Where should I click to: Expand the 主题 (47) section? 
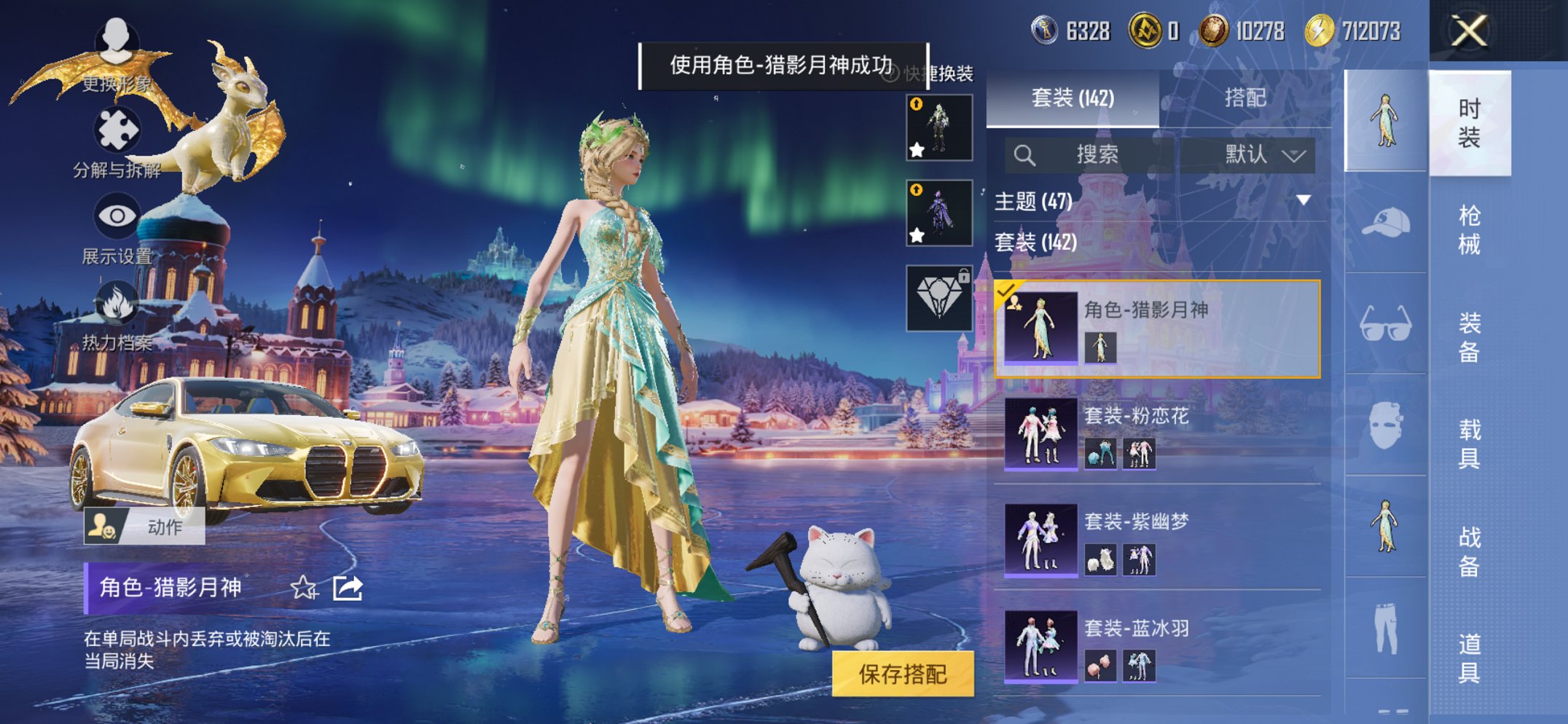[x=1303, y=200]
